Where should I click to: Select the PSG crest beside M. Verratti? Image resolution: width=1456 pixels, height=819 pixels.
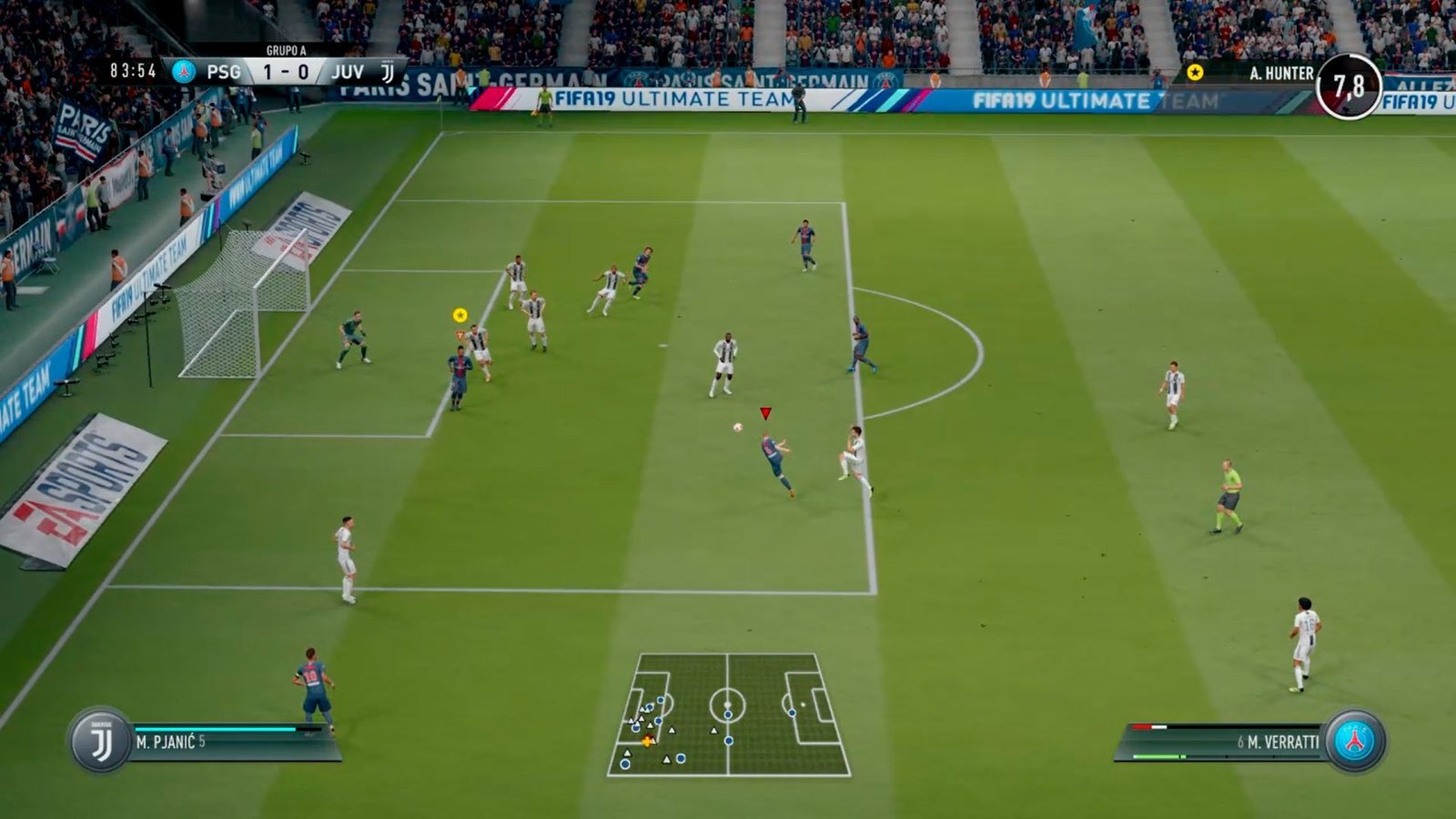tap(1354, 742)
